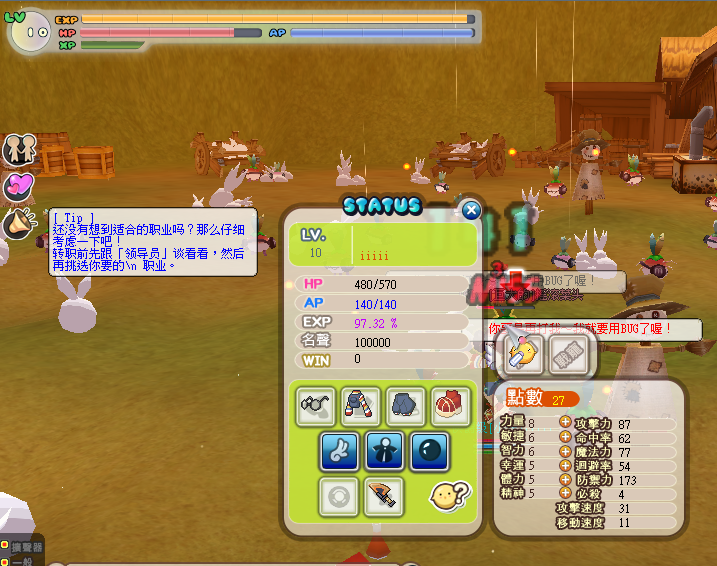Screen dimensions: 717x566
Task: Select the ring equipment slot
Action: 339,496
